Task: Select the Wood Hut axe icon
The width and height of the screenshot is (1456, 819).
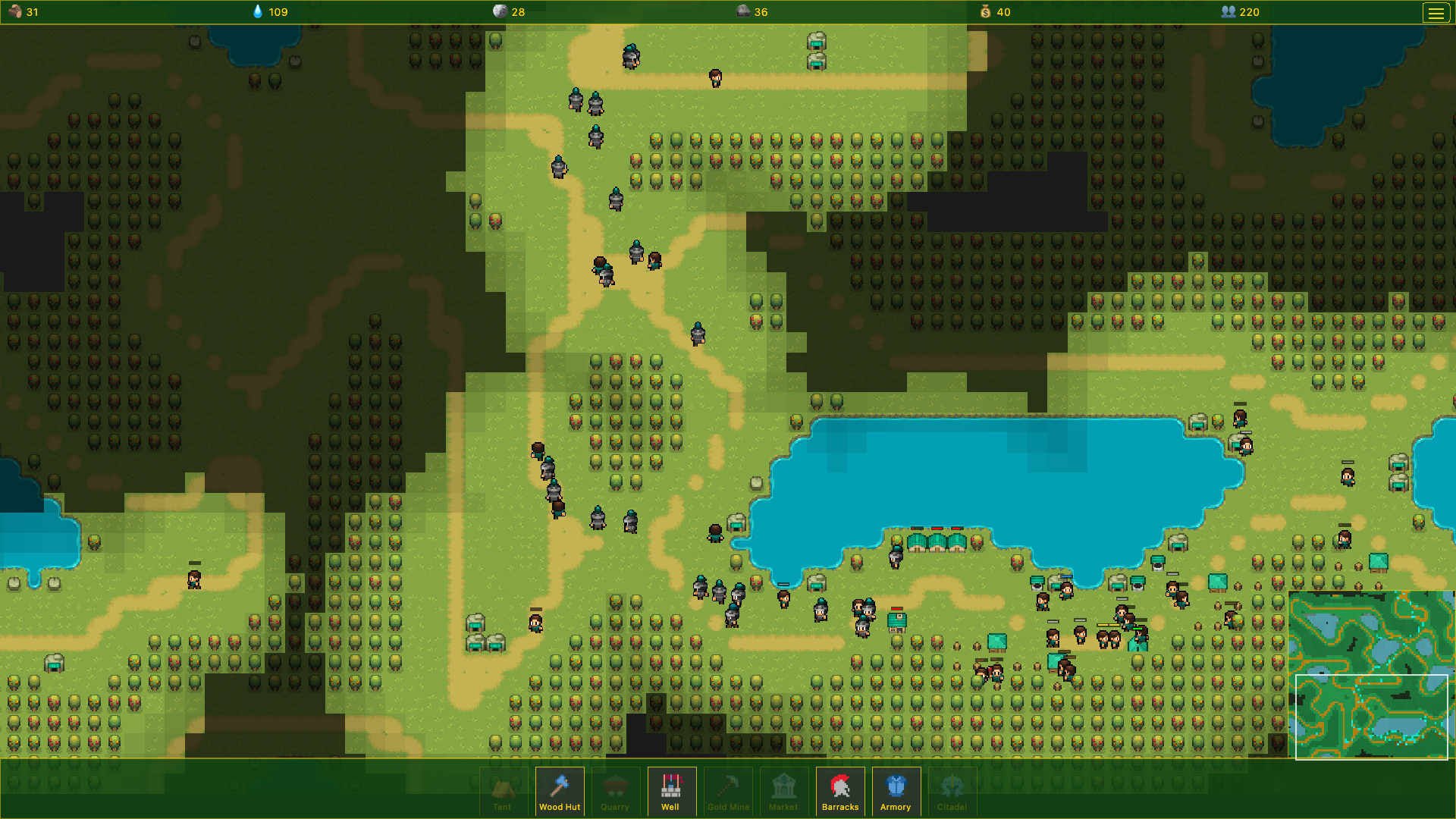Action: 560,785
